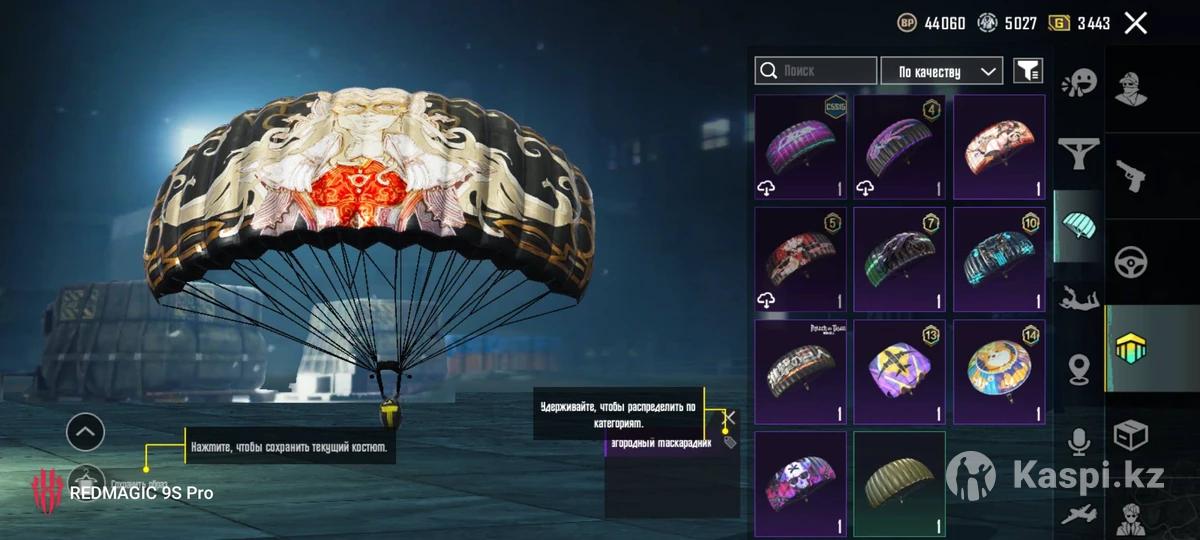Pick the plain olive default parachute
Image resolution: width=1200 pixels, height=540 pixels.
(899, 484)
